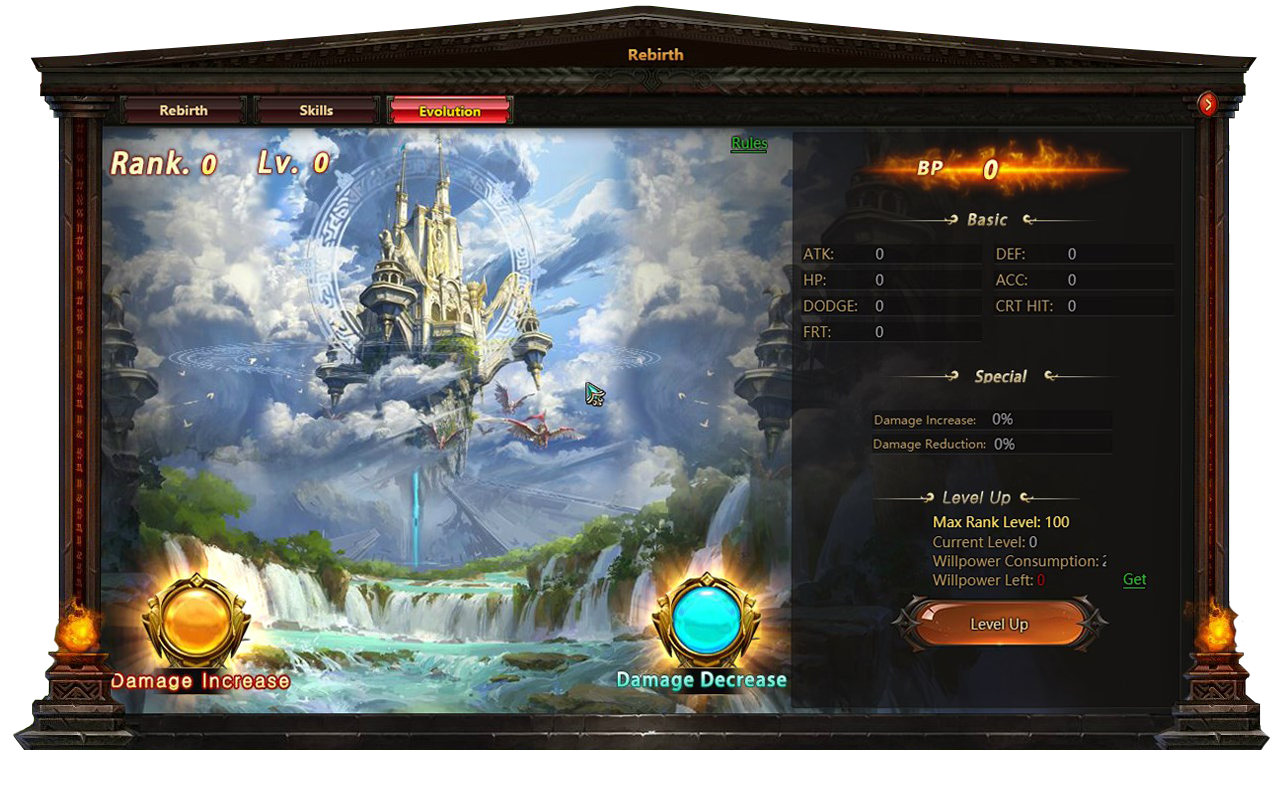The image size is (1286, 785).
Task: Click the Level Up button
Action: pos(999,624)
